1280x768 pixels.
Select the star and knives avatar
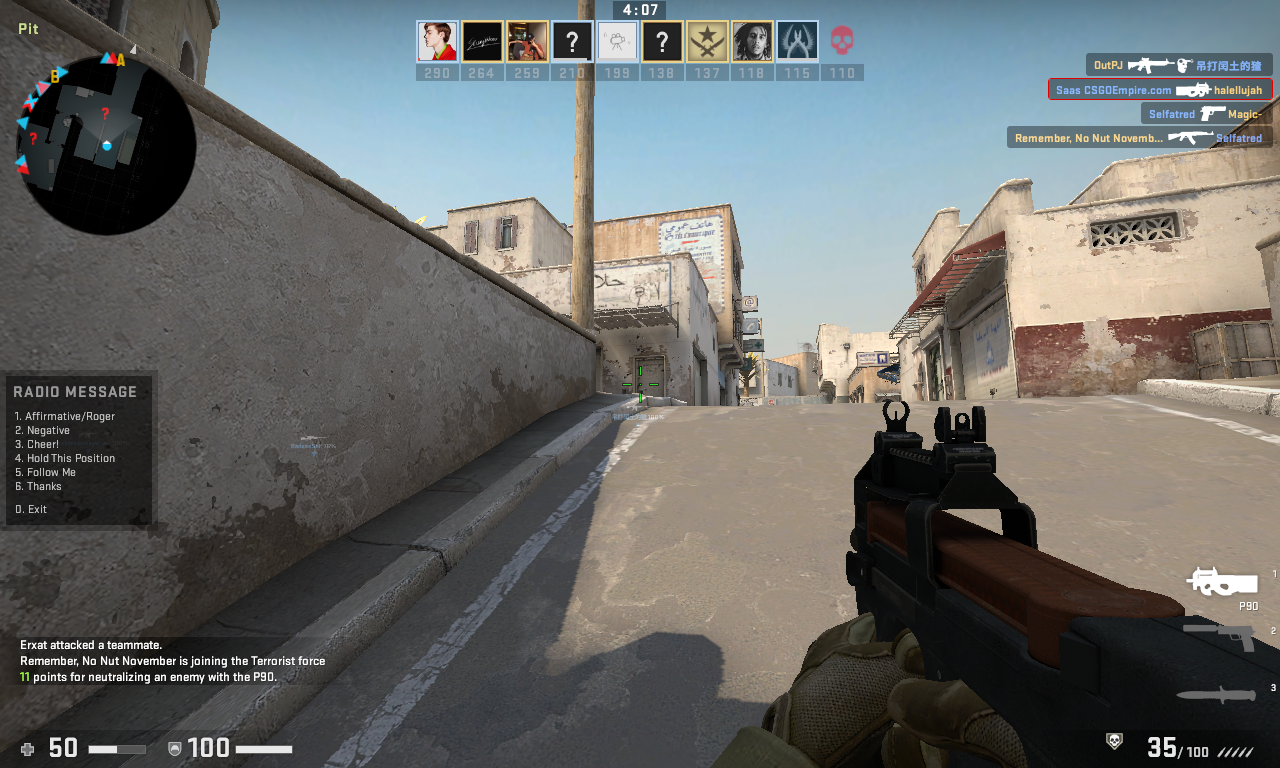point(707,42)
